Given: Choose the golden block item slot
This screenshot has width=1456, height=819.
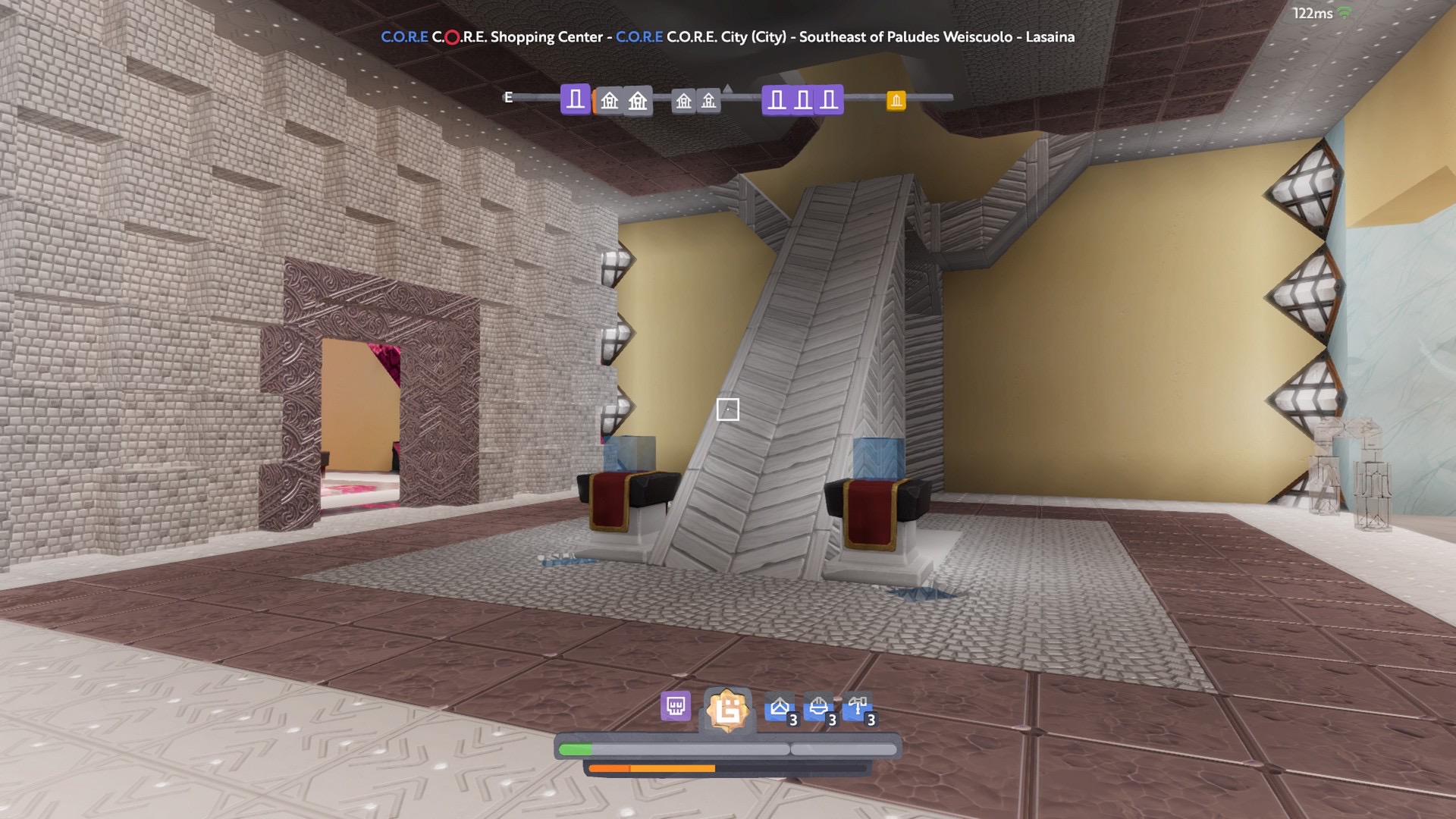Looking at the screenshot, I should click(727, 711).
